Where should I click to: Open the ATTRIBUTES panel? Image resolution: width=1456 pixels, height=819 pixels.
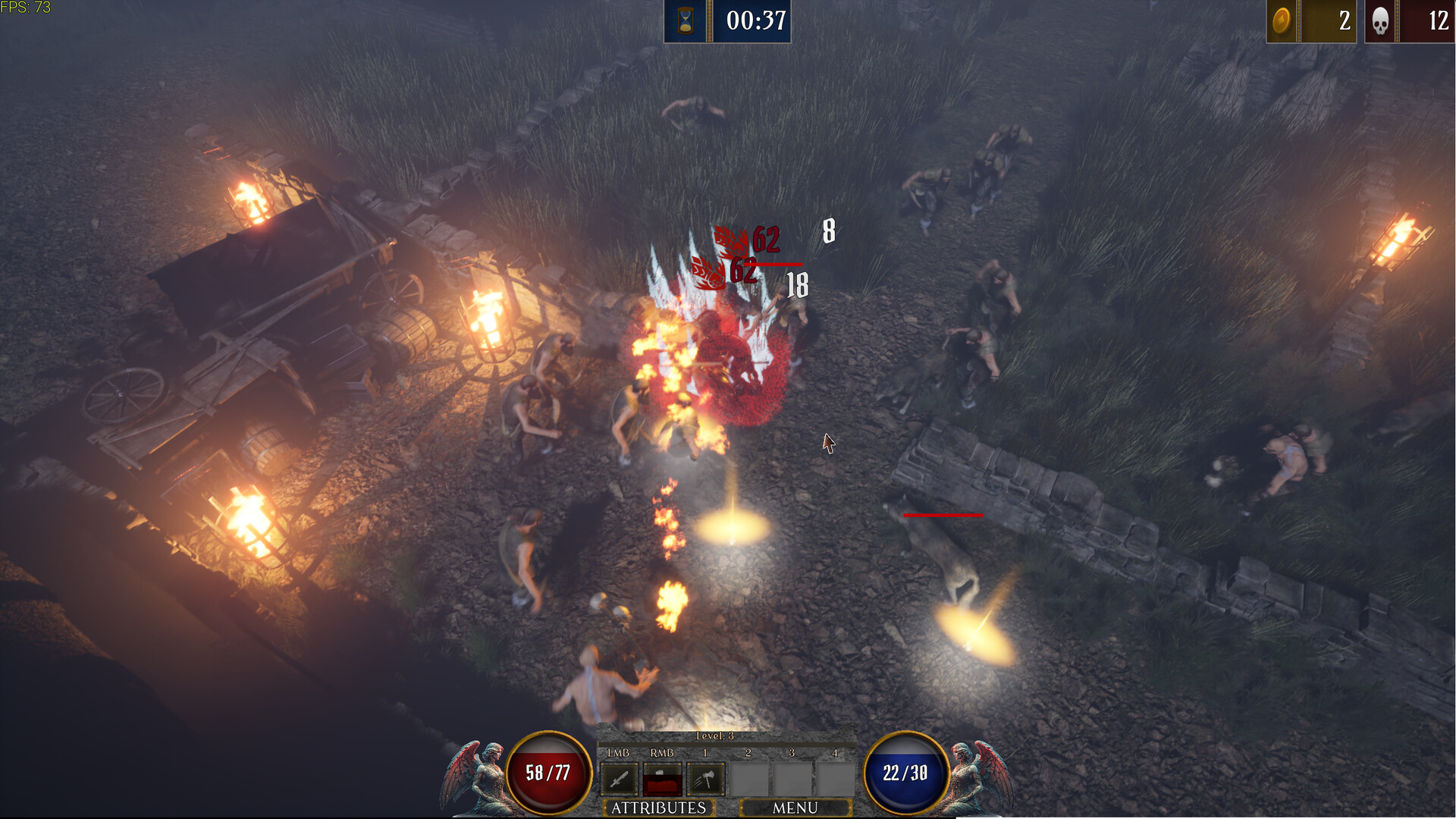[658, 808]
